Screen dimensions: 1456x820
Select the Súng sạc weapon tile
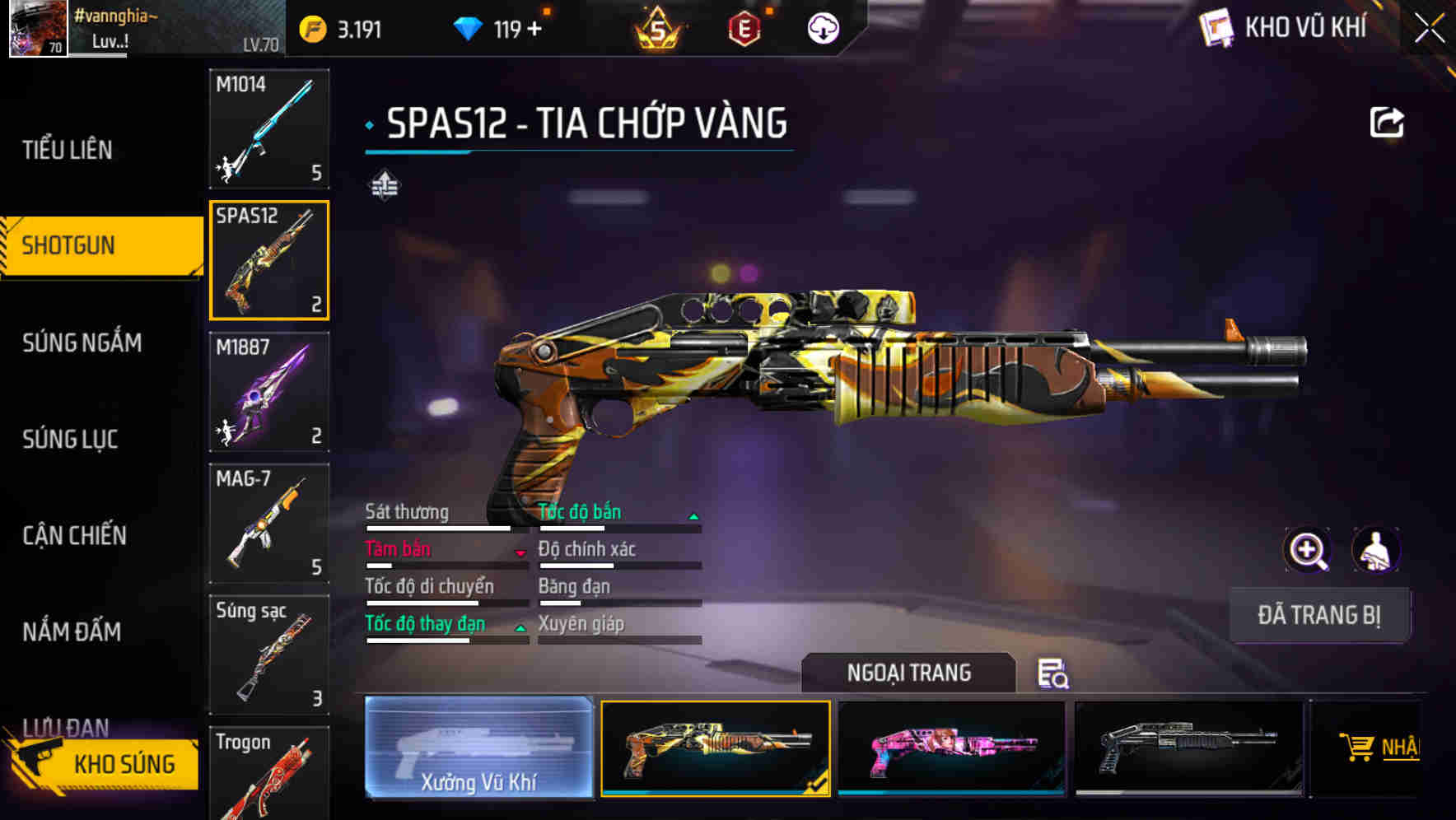coord(269,655)
